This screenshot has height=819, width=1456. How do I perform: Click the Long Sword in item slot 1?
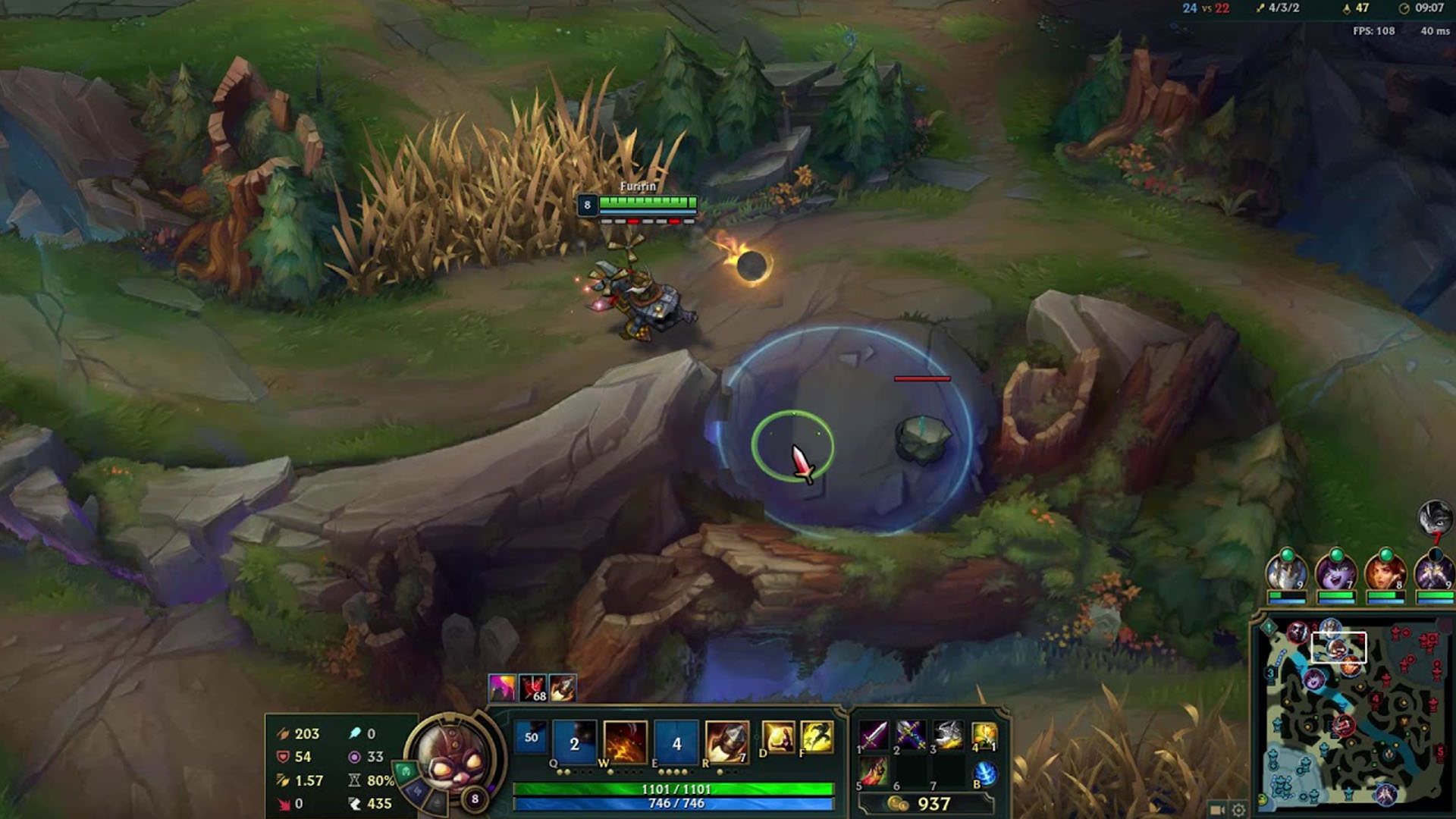874,735
